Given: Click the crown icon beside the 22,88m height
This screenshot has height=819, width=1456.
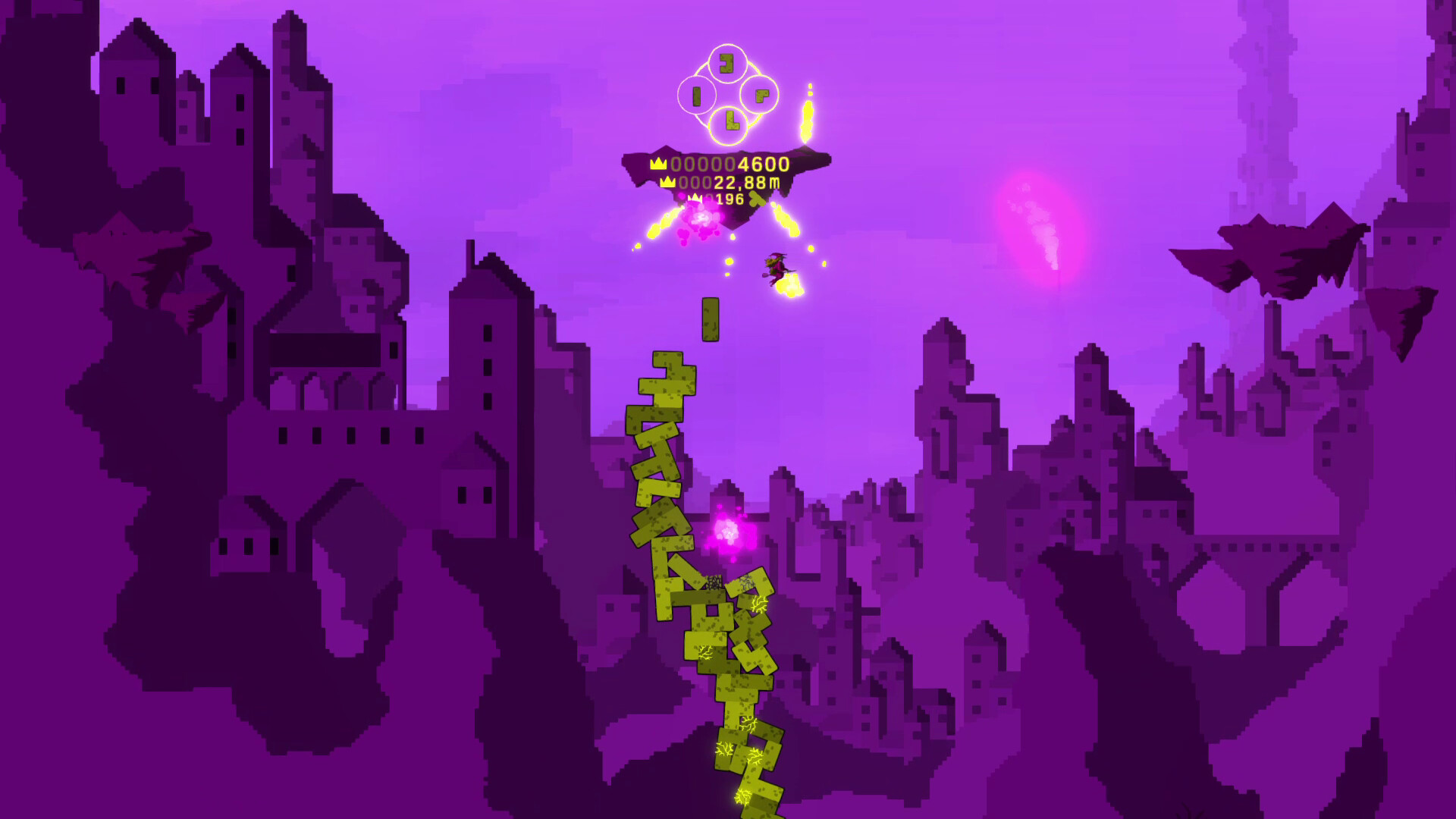Looking at the screenshot, I should (667, 181).
